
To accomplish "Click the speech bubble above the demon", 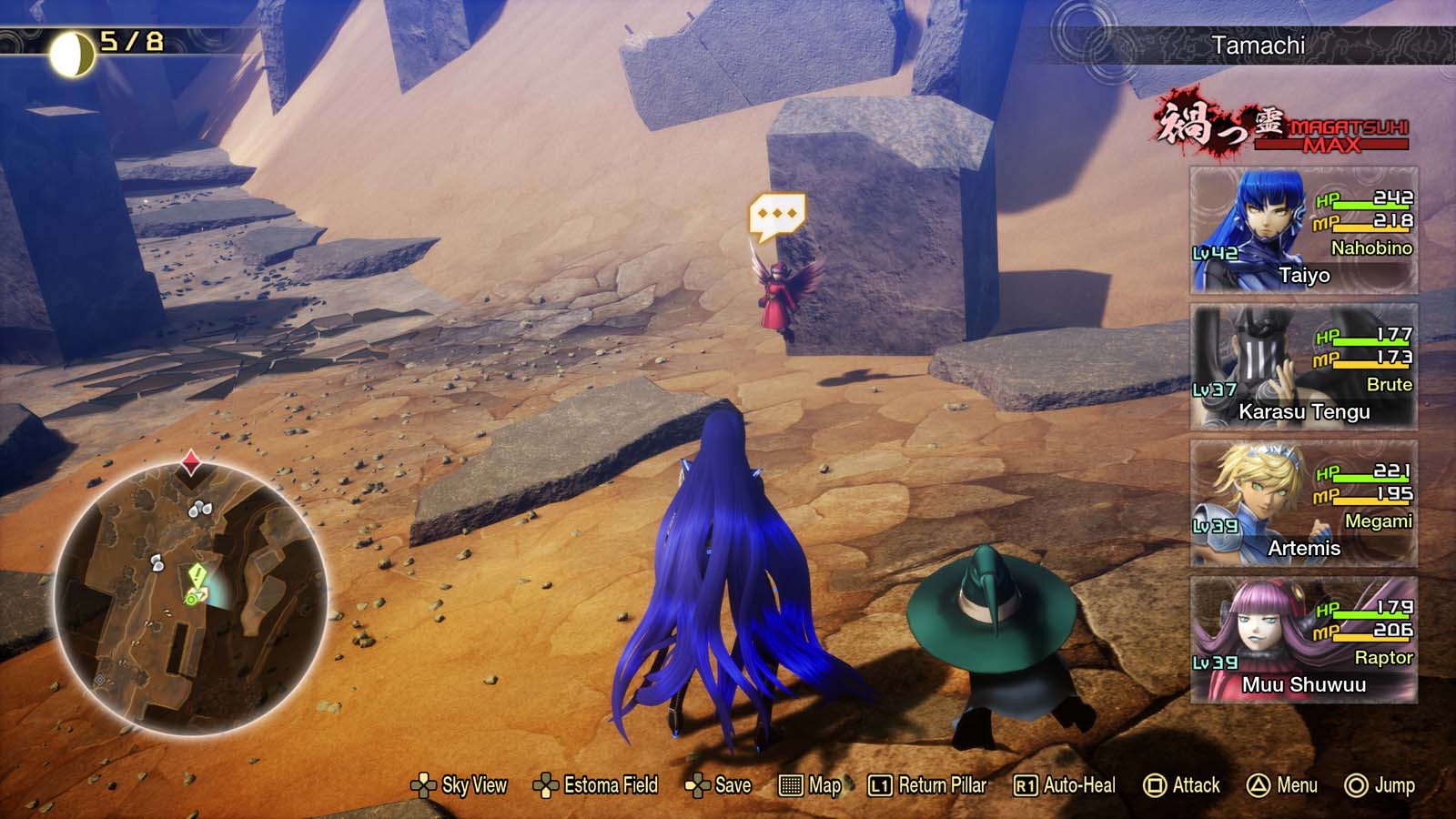I will click(775, 211).
